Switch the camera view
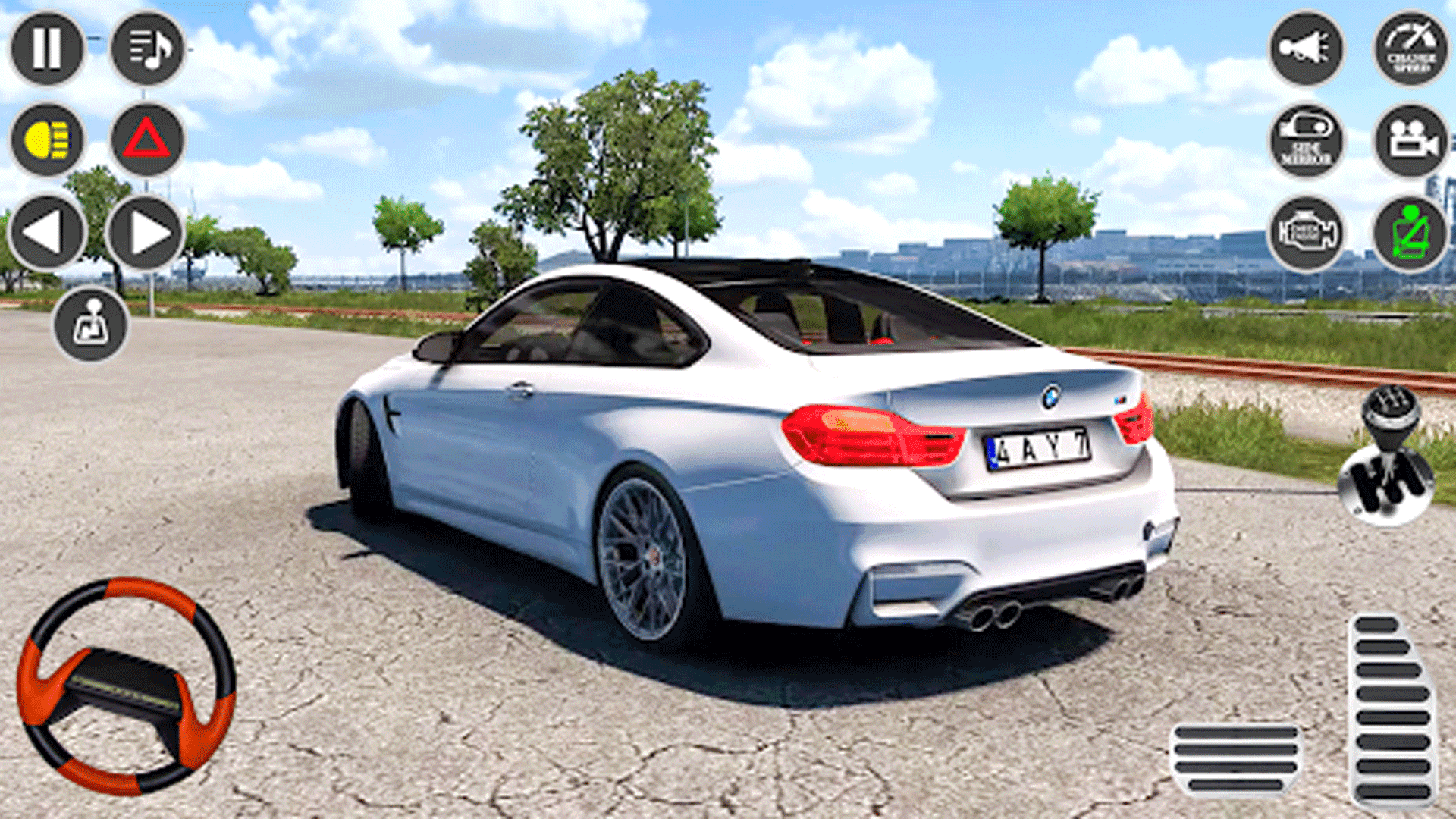The height and width of the screenshot is (819, 1456). [x=1409, y=144]
